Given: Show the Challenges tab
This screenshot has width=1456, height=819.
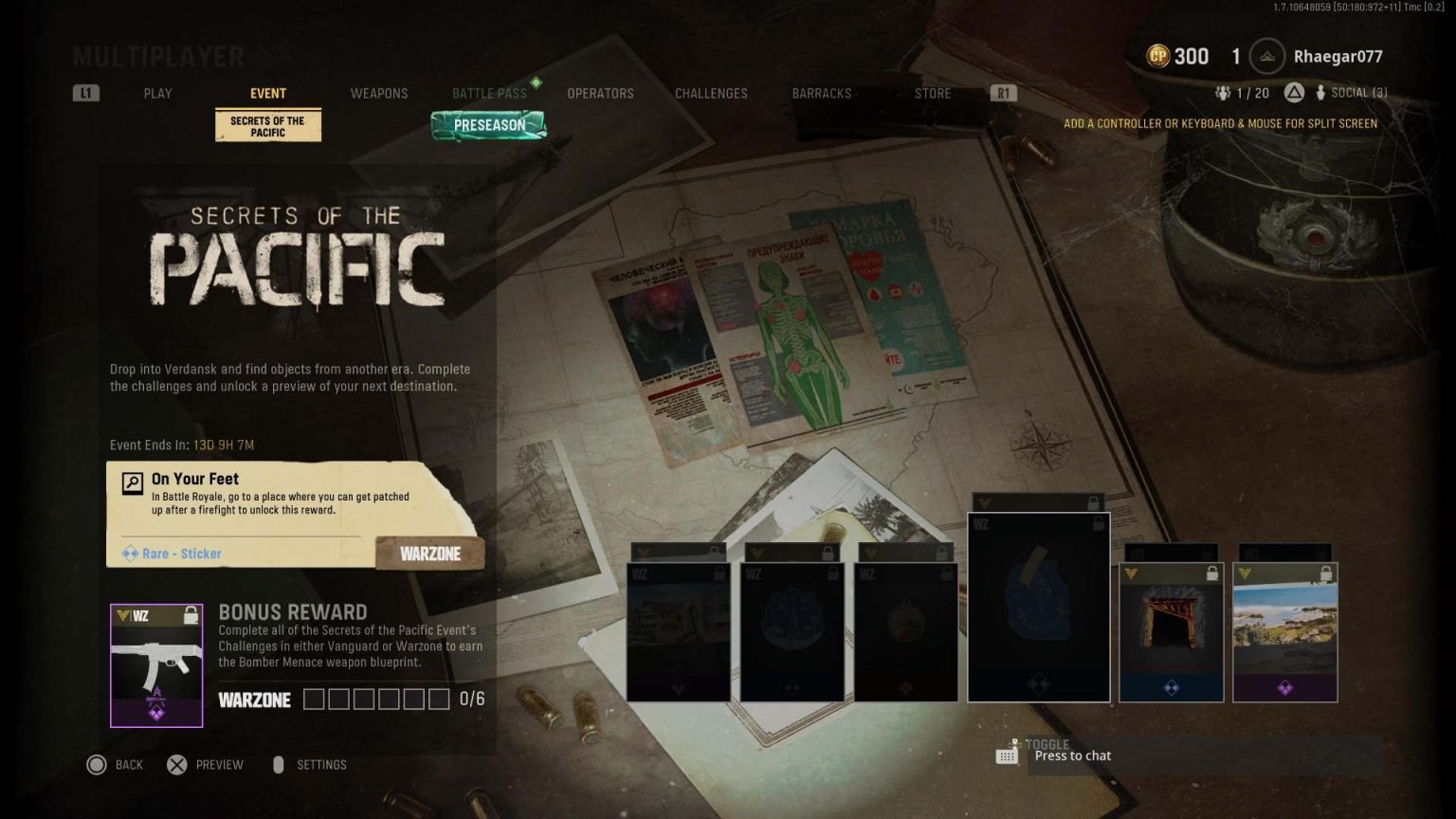Looking at the screenshot, I should 711,93.
